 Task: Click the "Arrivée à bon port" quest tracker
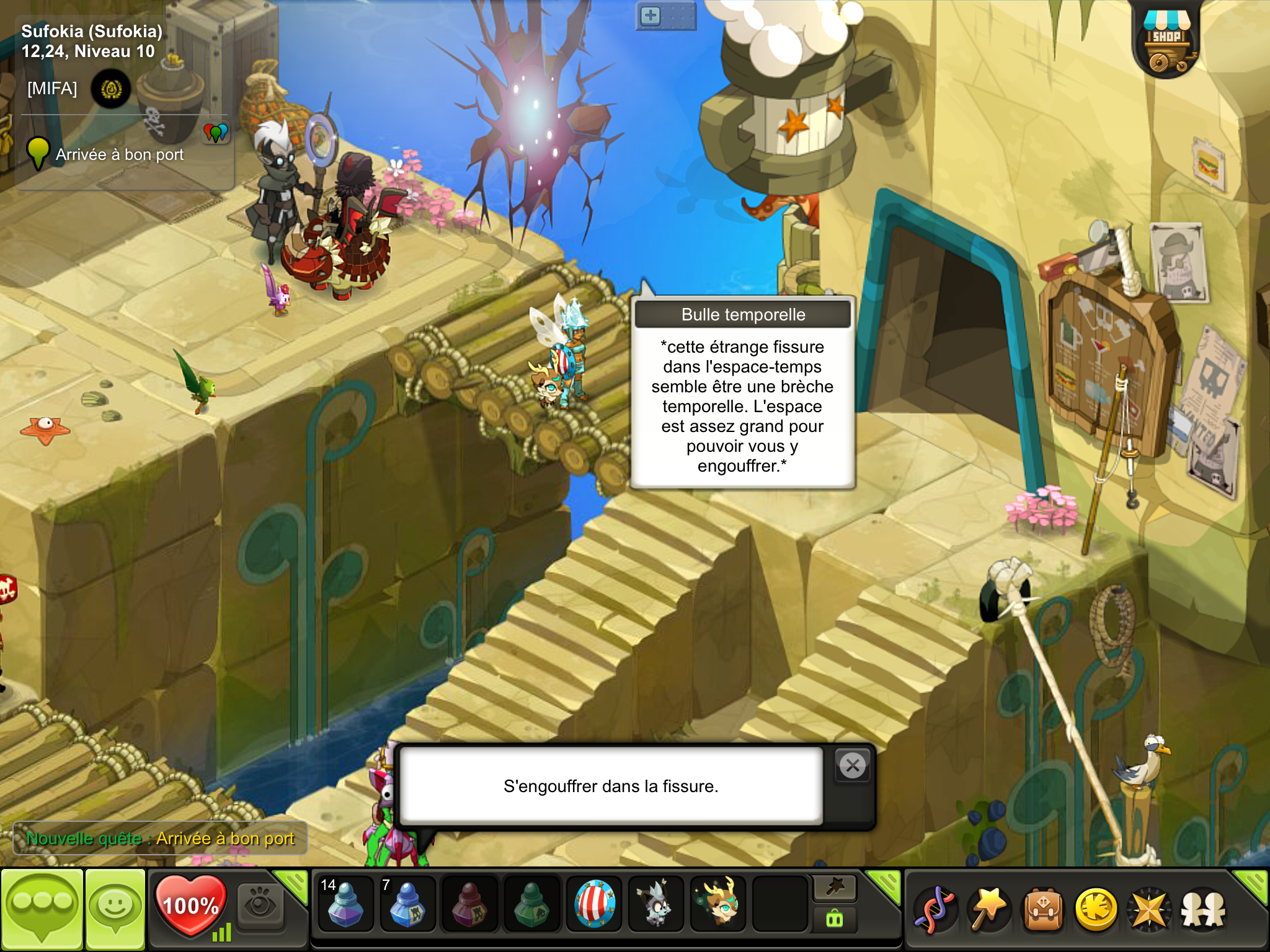tap(119, 154)
